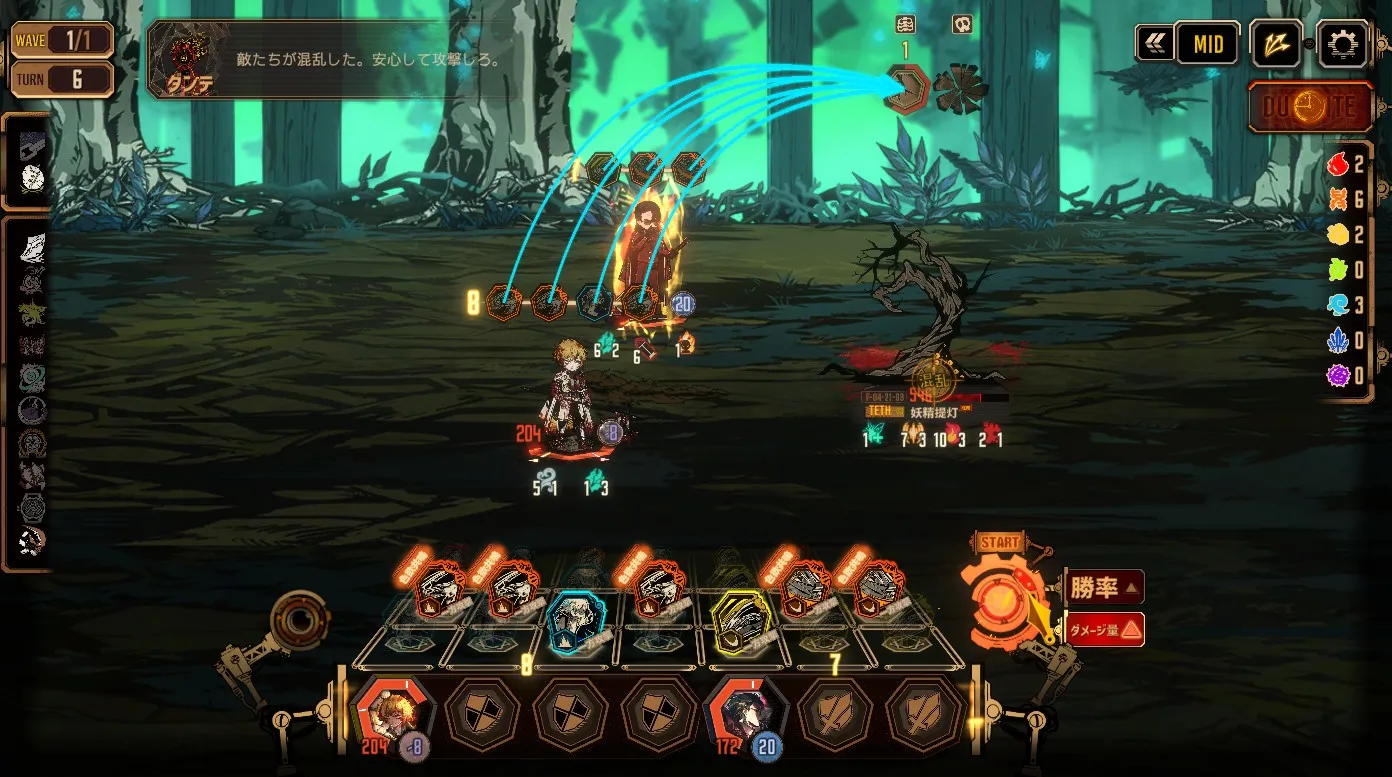Choose the 勝率 win rate auto-select
Image resolution: width=1392 pixels, height=777 pixels.
[x=1104, y=588]
